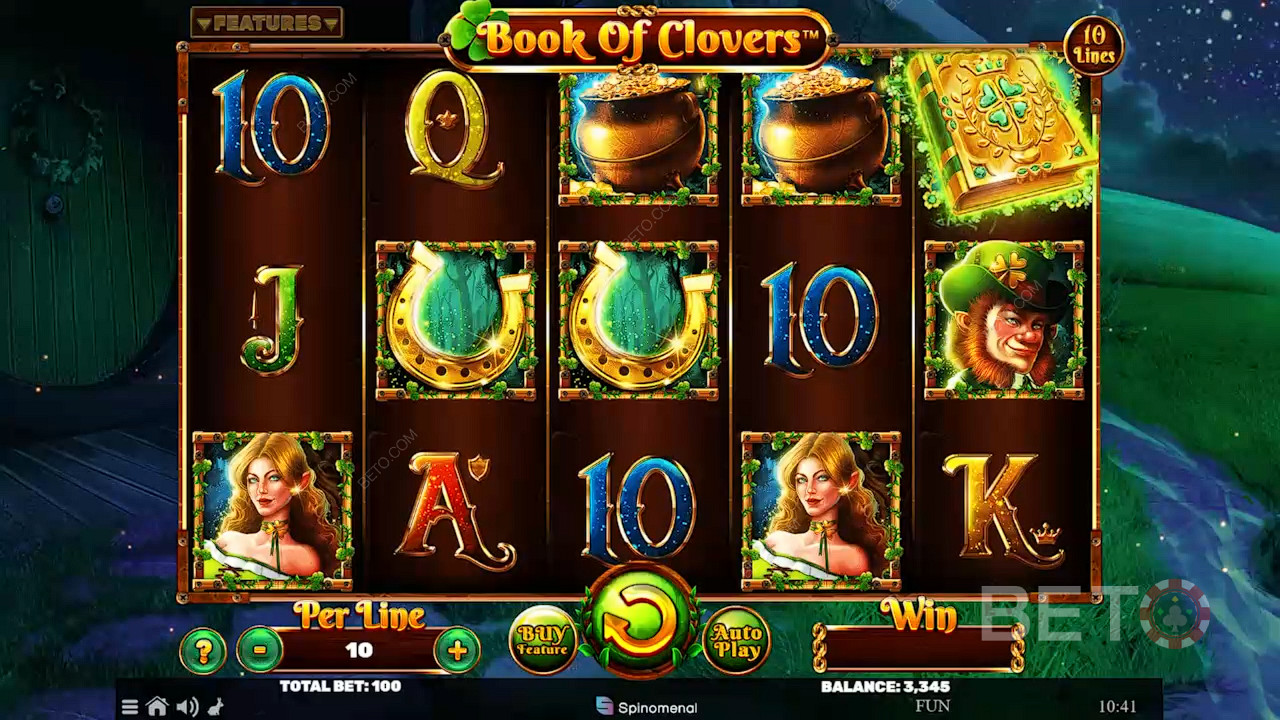1280x720 pixels.
Task: Decrease the Per Line bet with minus
Action: point(260,651)
